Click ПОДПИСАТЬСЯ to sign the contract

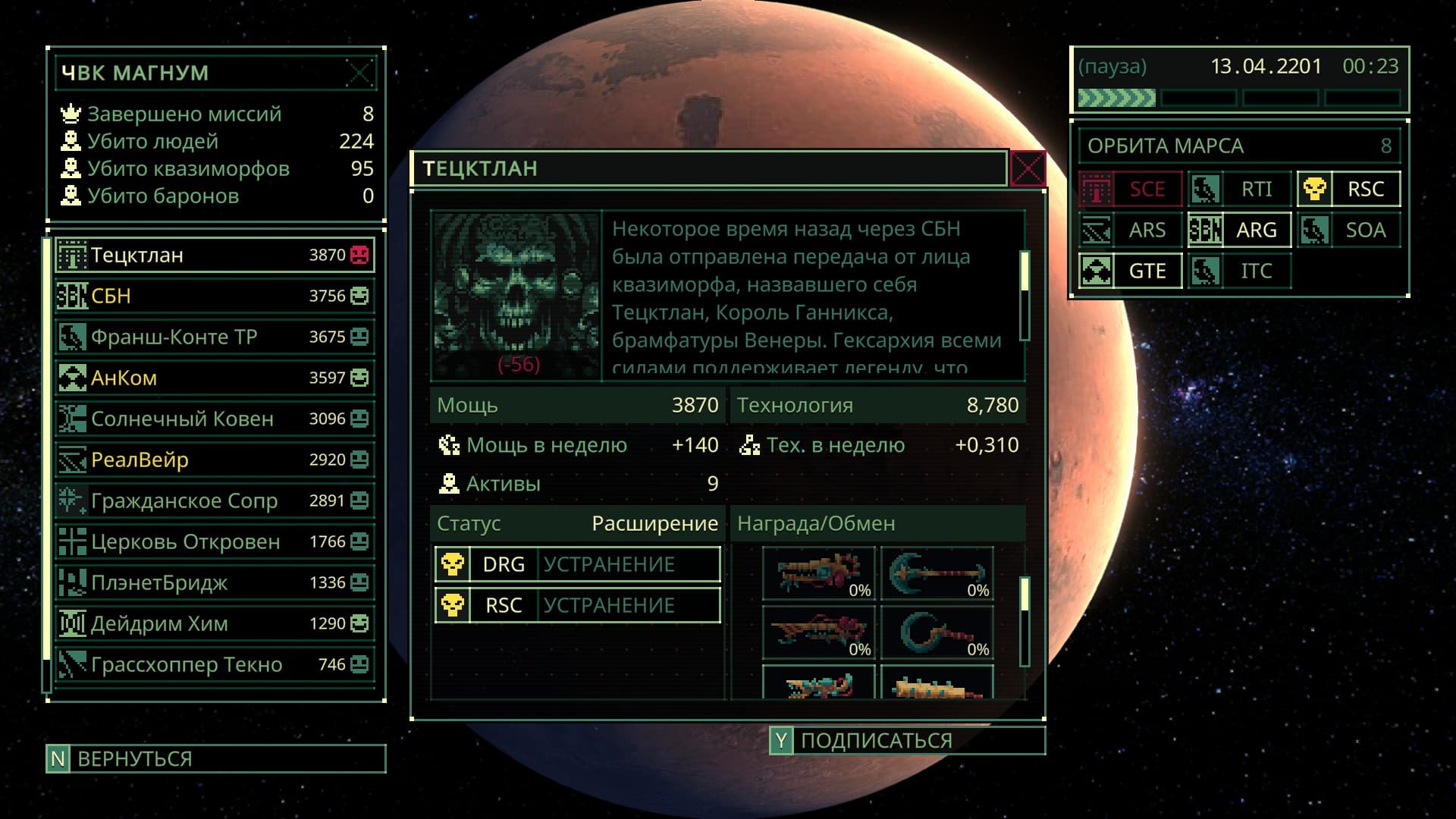pyautogui.click(x=907, y=740)
